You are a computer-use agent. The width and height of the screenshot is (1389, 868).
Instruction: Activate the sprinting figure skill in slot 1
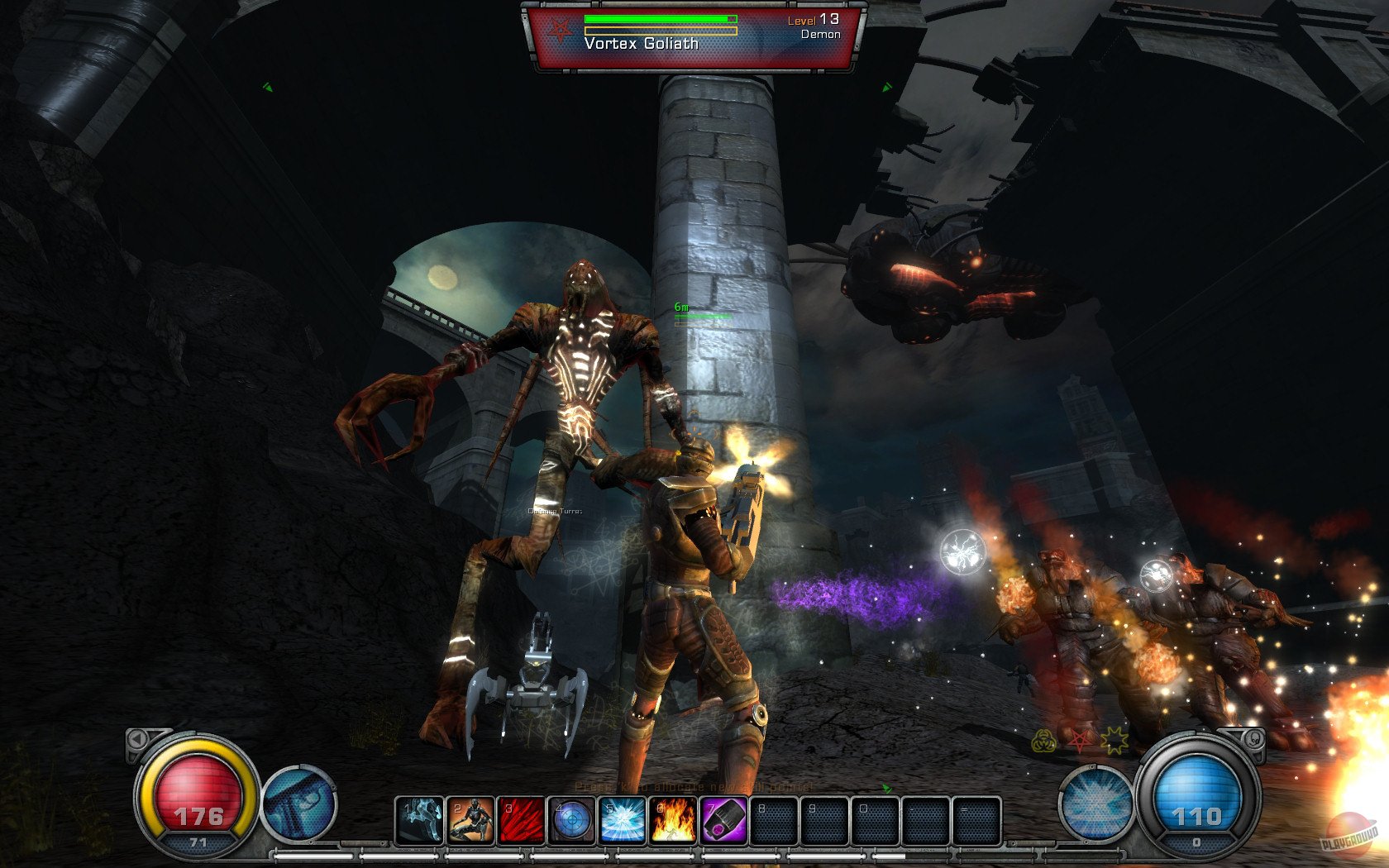(419, 820)
